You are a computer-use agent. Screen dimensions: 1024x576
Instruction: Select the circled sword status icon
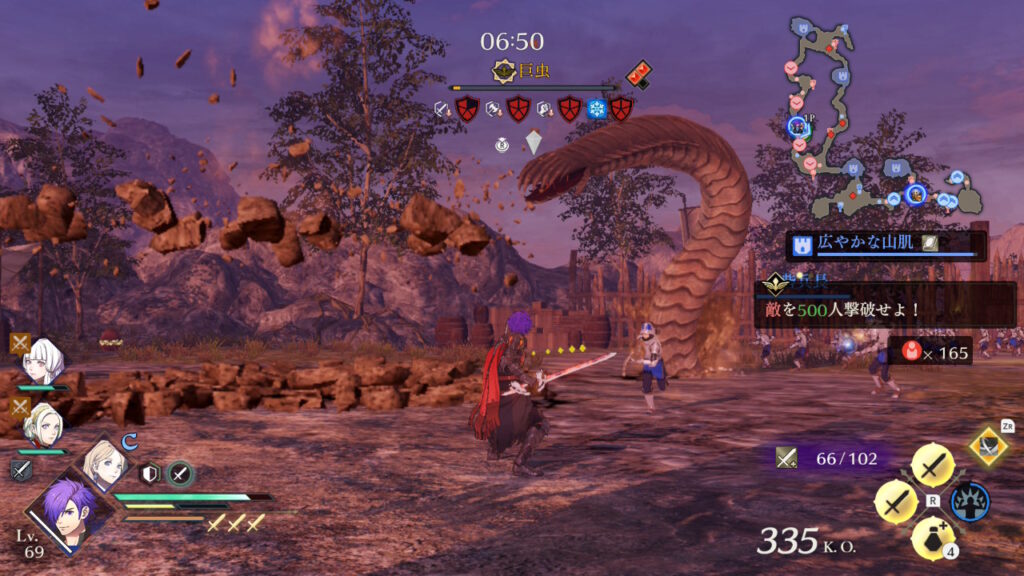(180, 474)
